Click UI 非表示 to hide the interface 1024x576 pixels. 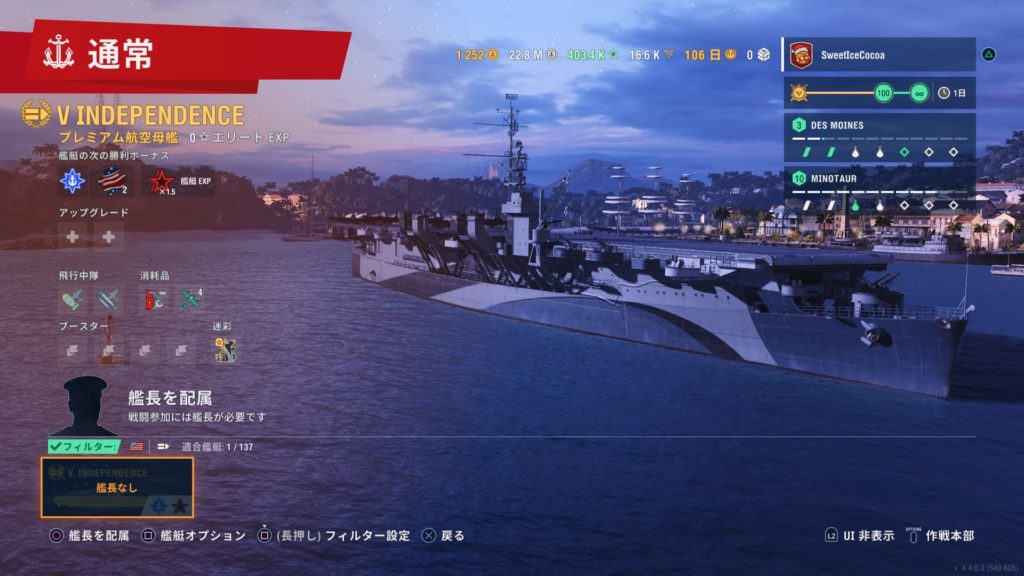tap(860, 536)
